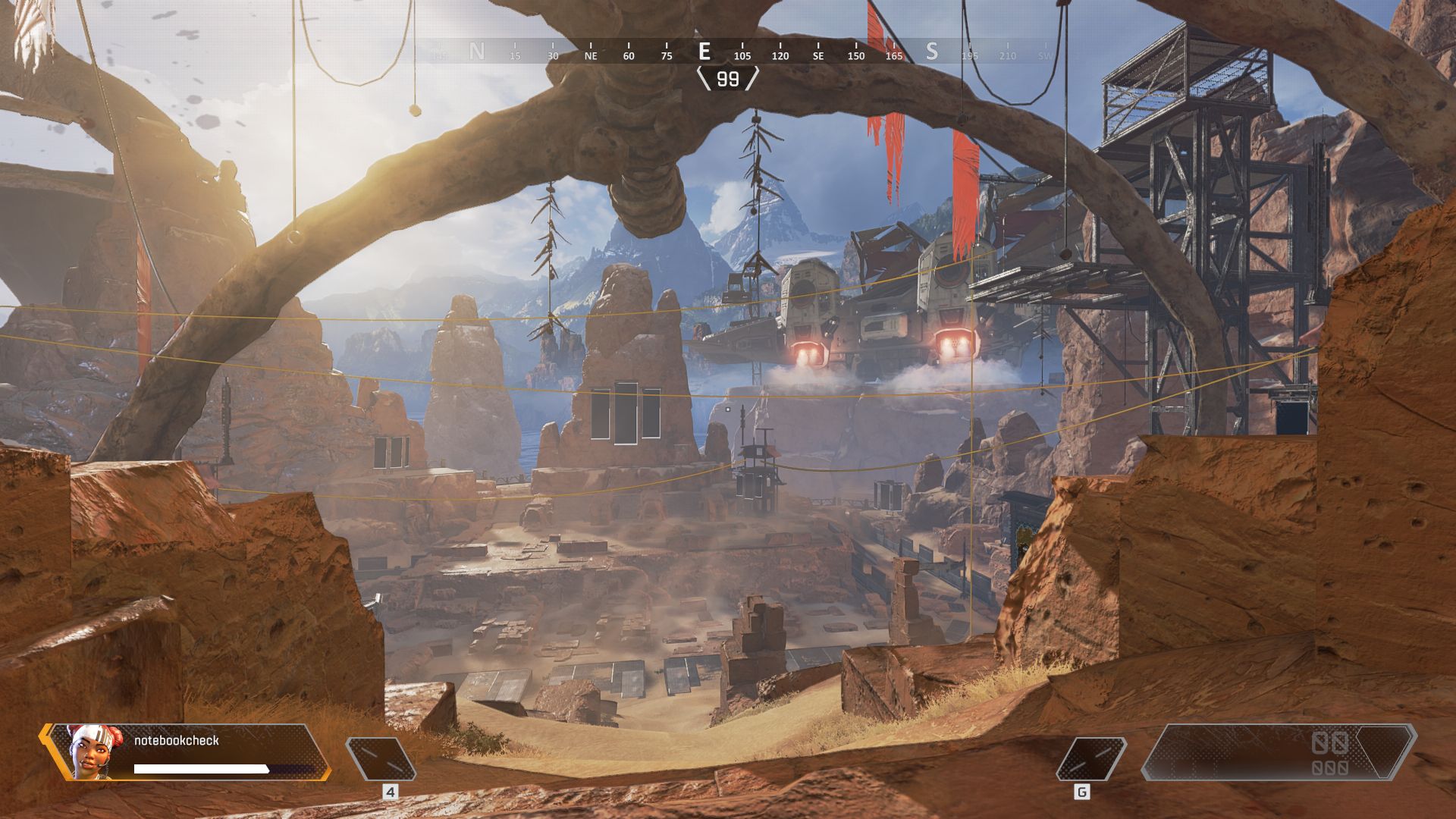Click the compass strip heading bar
The width and height of the screenshot is (1456, 819).
click(x=728, y=52)
